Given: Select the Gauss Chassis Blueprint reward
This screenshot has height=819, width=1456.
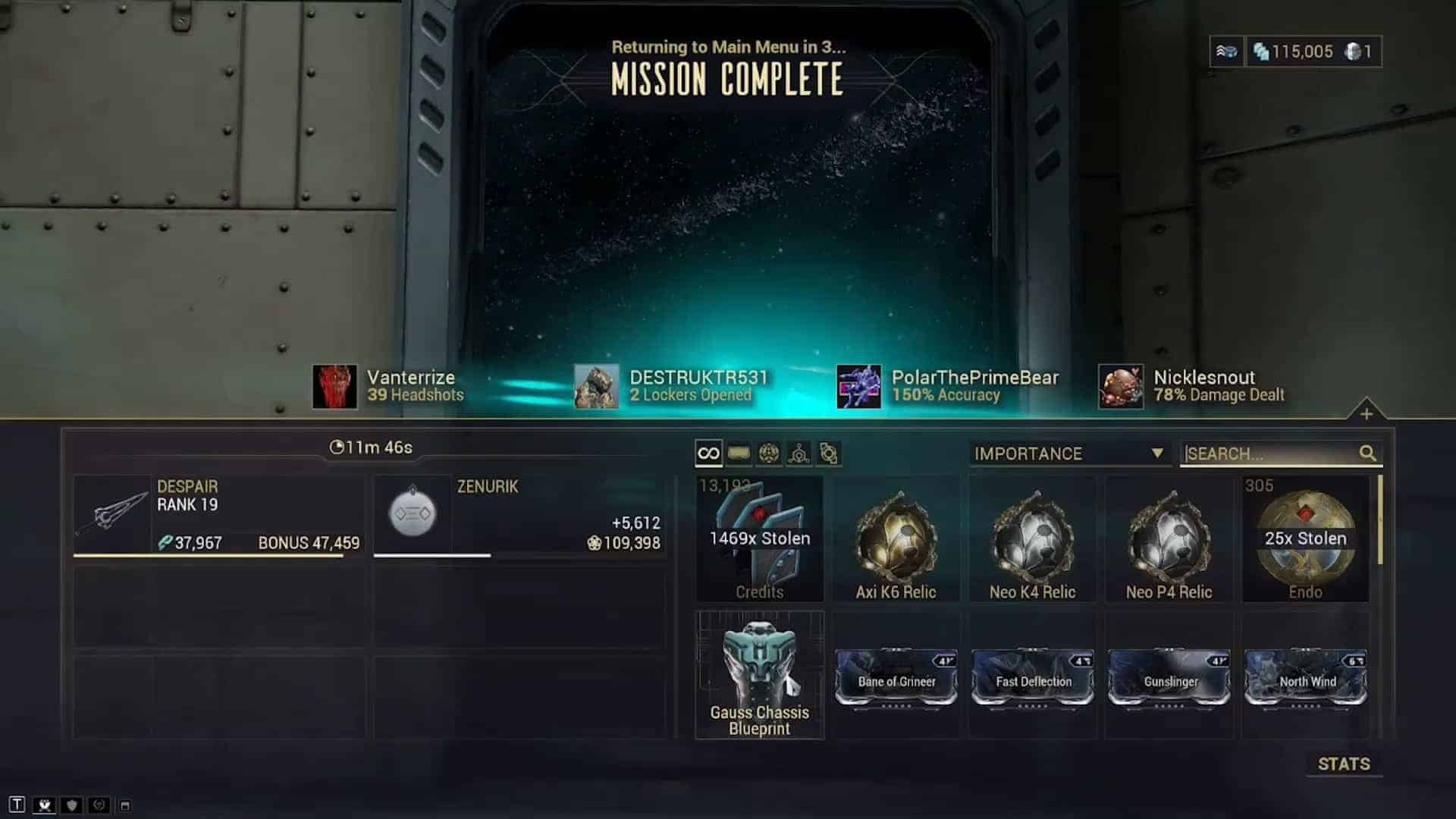Looking at the screenshot, I should click(759, 675).
